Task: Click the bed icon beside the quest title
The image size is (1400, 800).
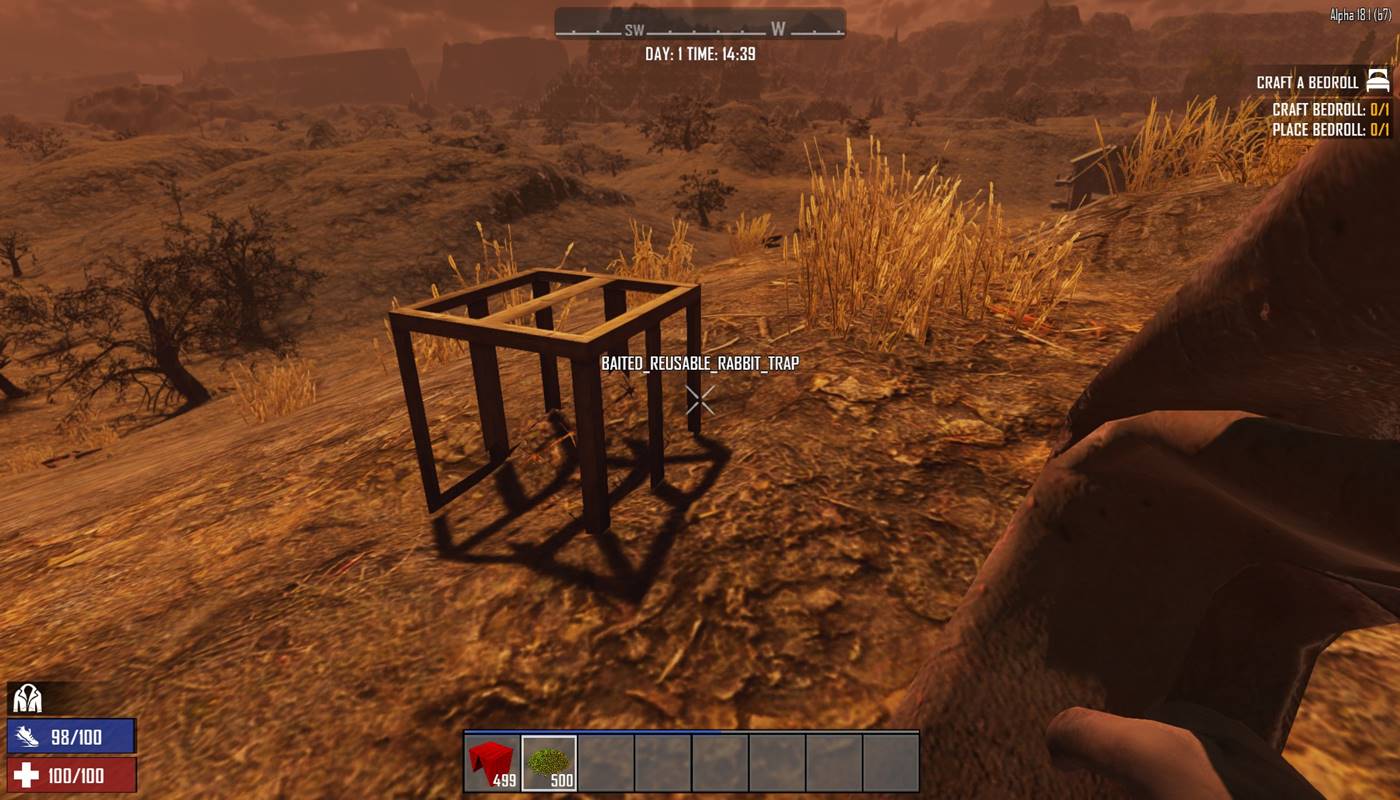Action: pos(1378,81)
